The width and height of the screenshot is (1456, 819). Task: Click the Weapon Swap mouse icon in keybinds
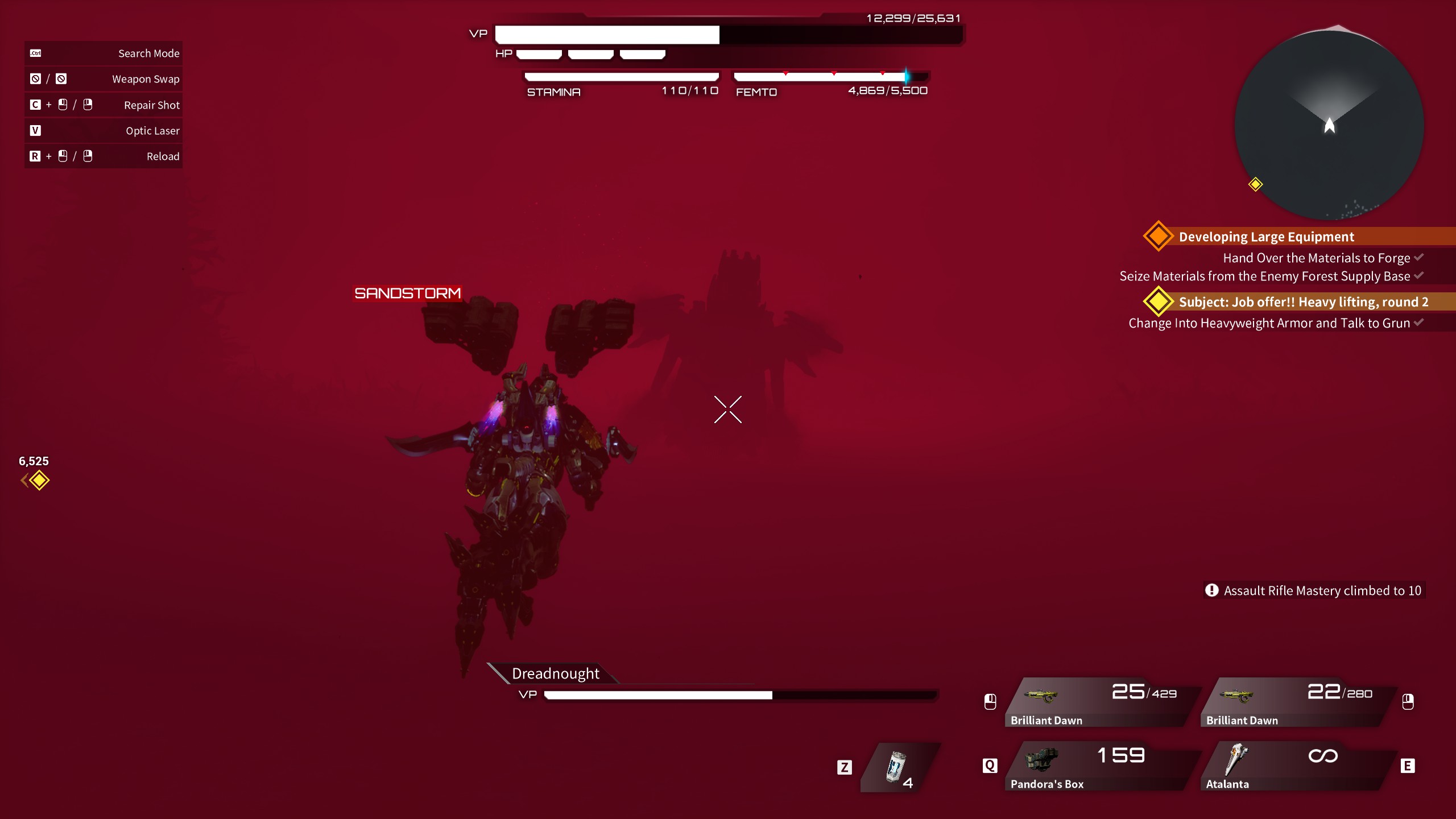point(34,79)
